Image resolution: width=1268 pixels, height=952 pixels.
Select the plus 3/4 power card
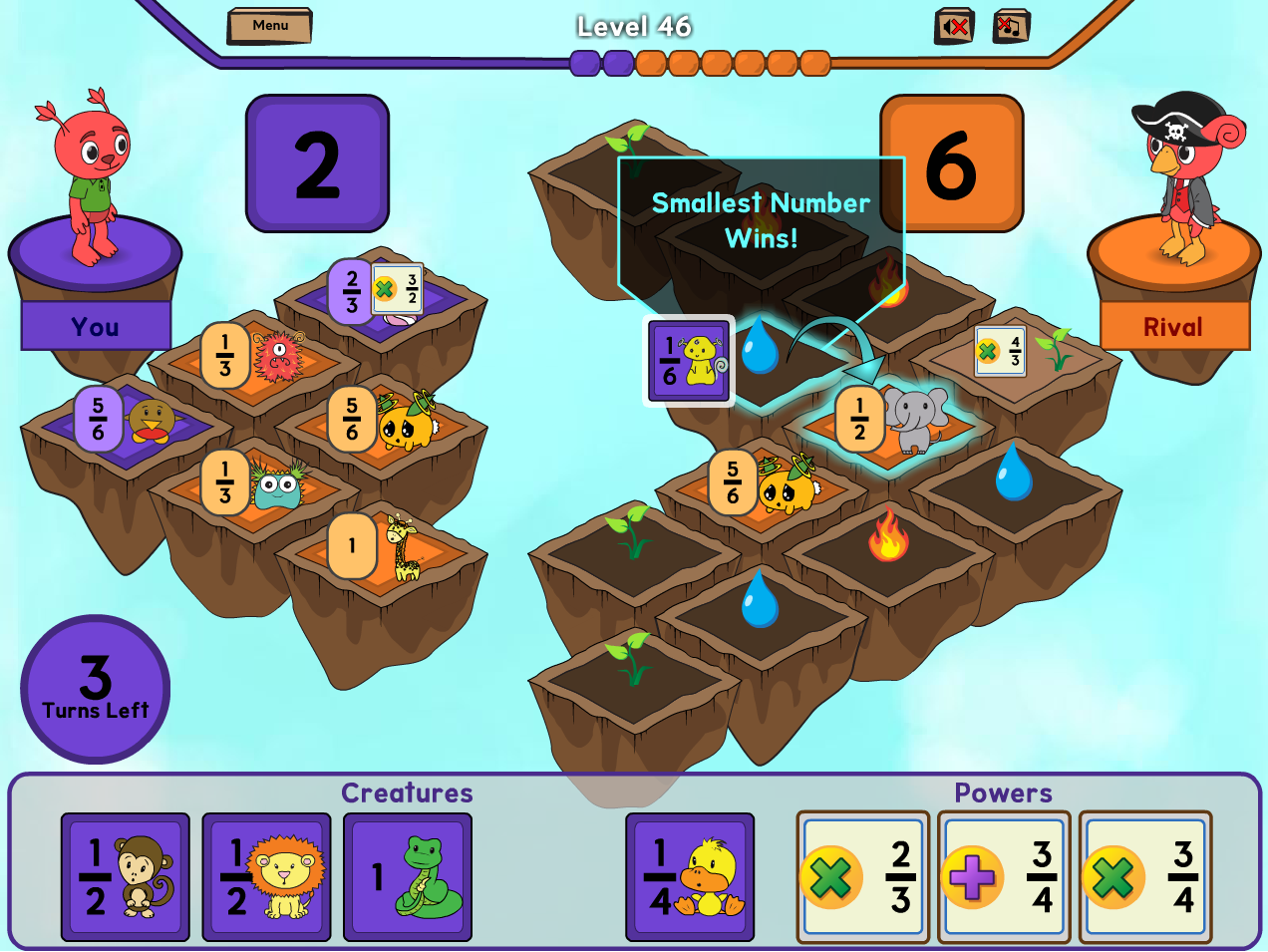[1005, 877]
